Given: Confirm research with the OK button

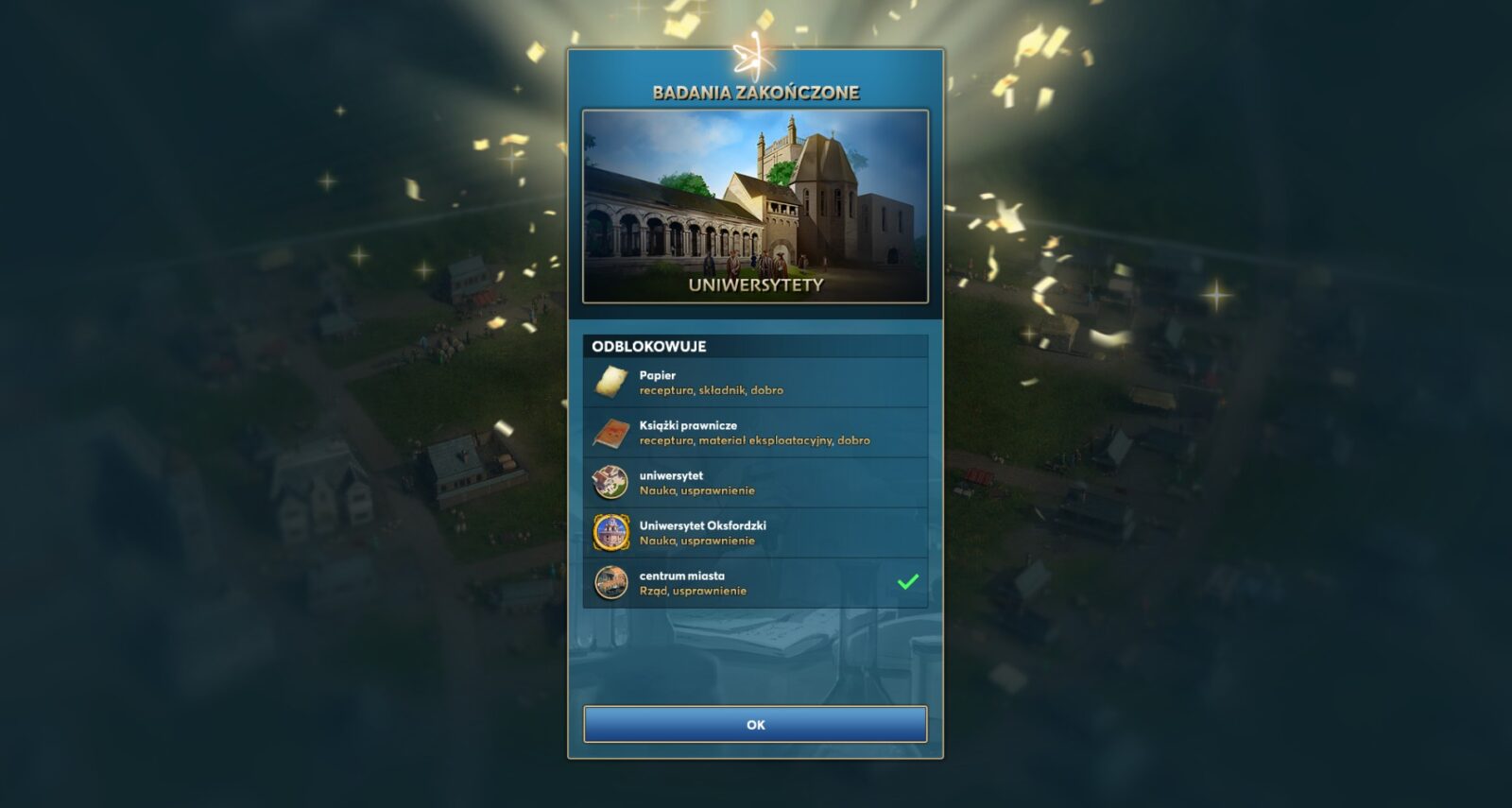Looking at the screenshot, I should [x=755, y=725].
